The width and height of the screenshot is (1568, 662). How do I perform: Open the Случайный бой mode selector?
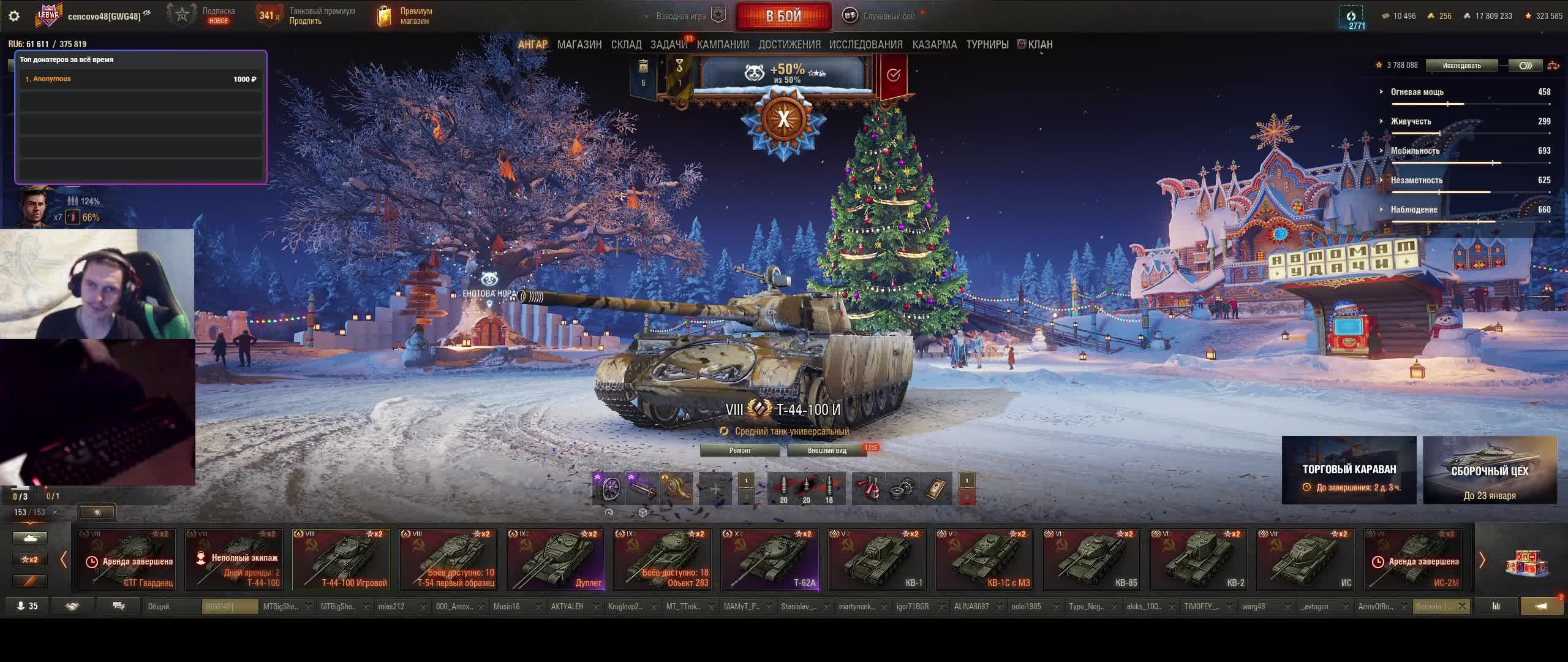[882, 17]
